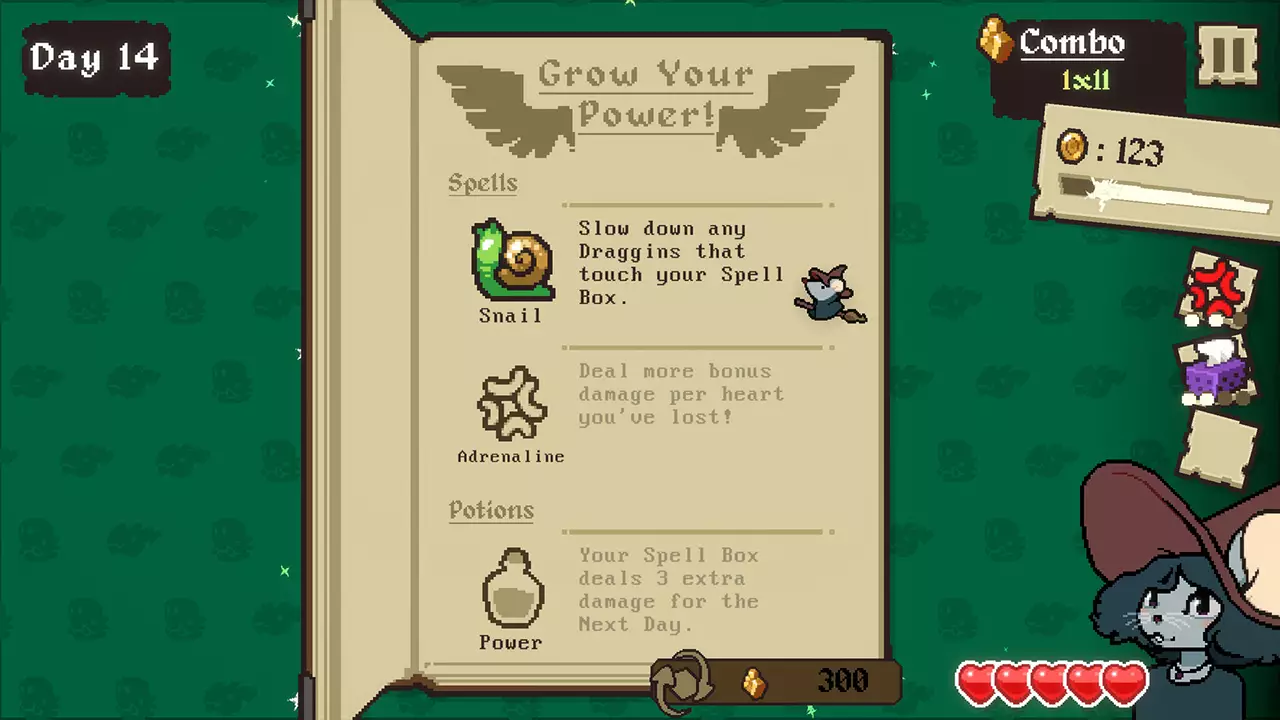Reroll the shop offers for 300
The height and width of the screenshot is (720, 1280).
pyautogui.click(x=682, y=681)
